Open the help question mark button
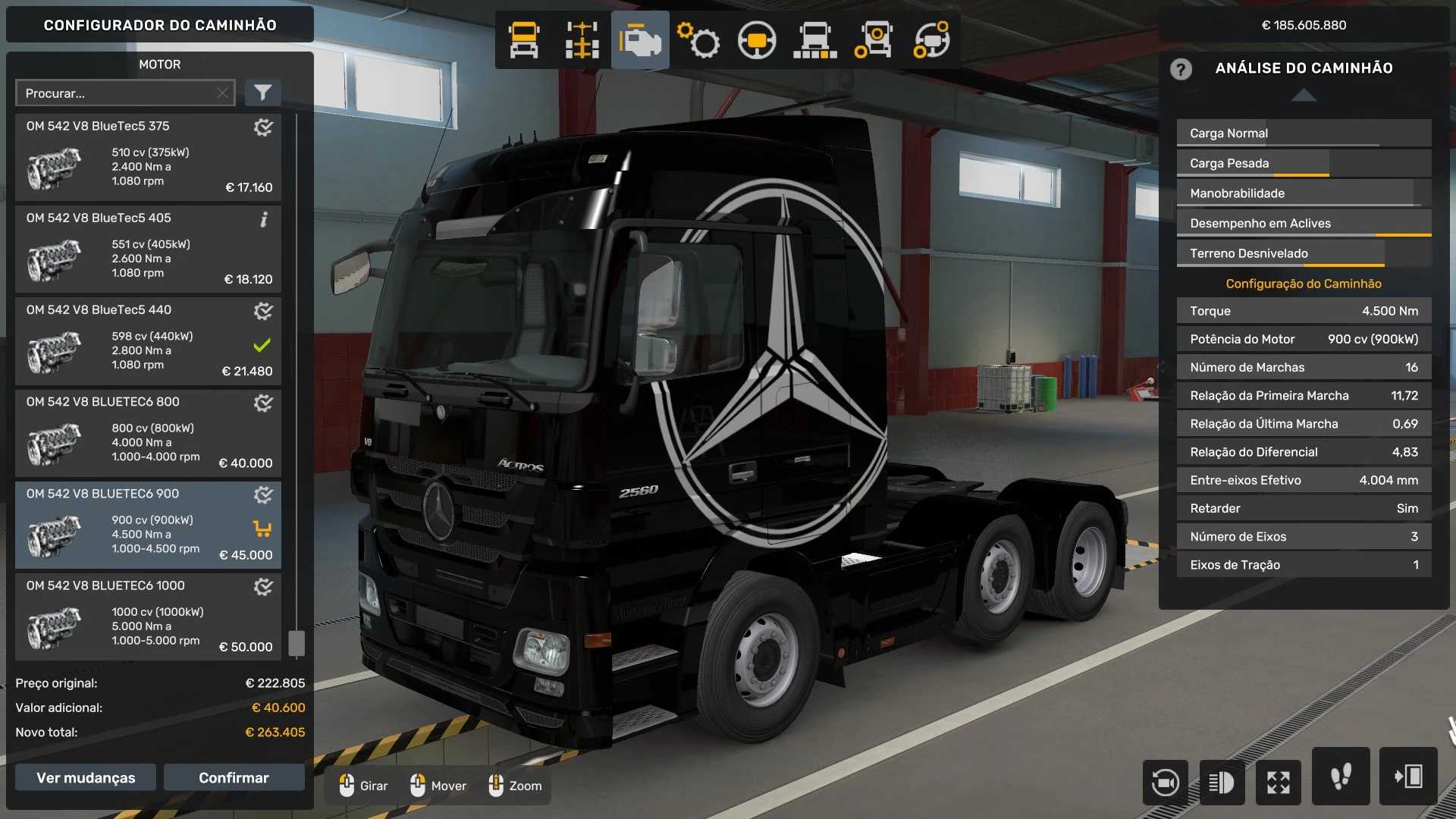Viewport: 1456px width, 819px height. click(x=1181, y=69)
